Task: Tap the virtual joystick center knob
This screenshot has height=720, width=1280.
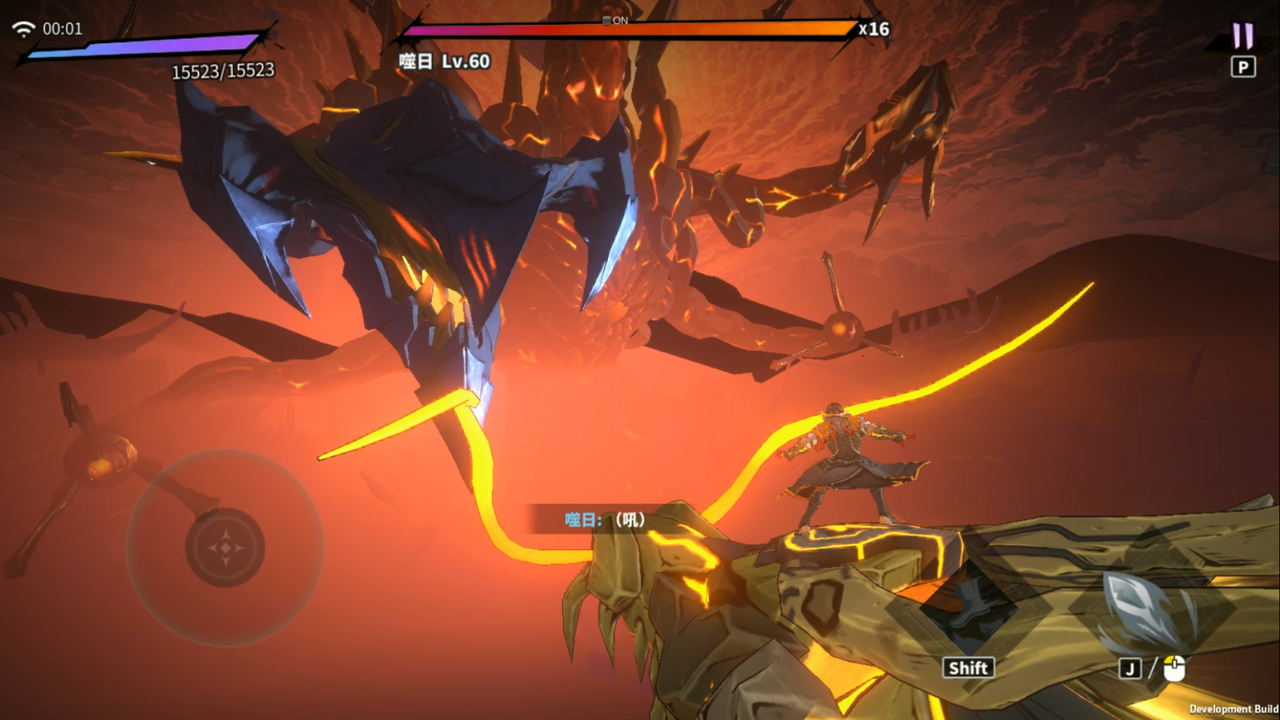Action: point(225,547)
